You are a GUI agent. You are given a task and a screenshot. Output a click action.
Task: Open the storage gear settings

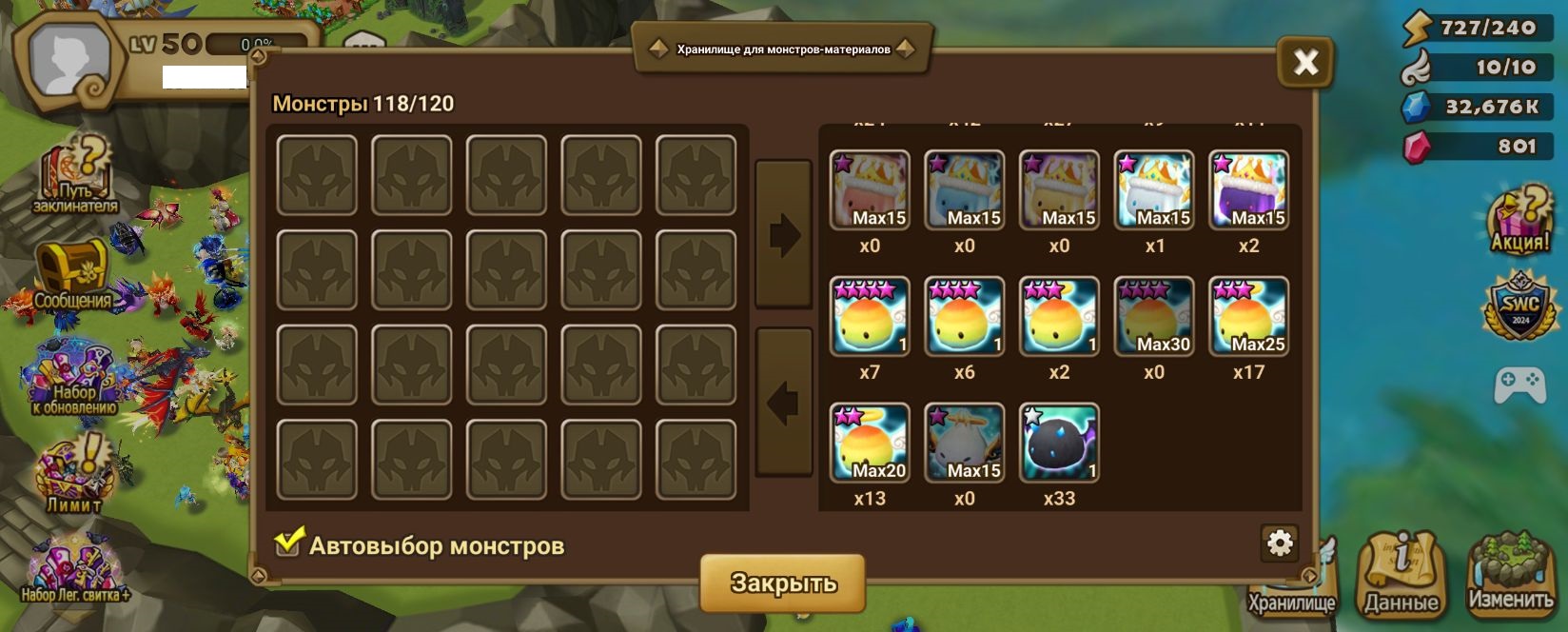1280,543
